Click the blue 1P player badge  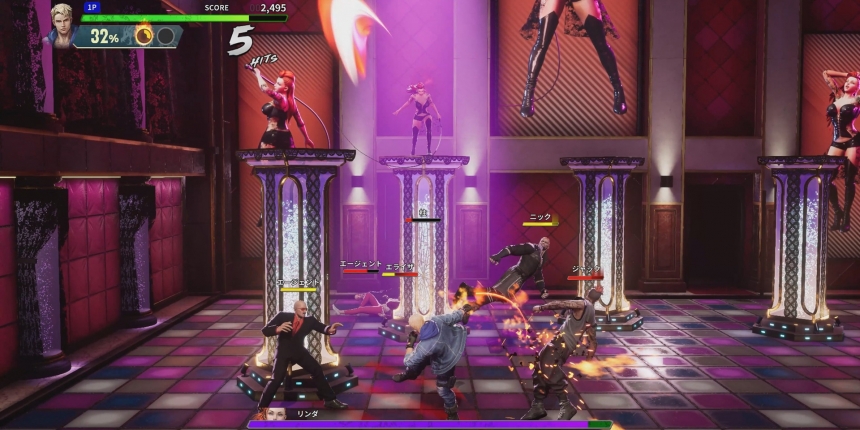92,7
